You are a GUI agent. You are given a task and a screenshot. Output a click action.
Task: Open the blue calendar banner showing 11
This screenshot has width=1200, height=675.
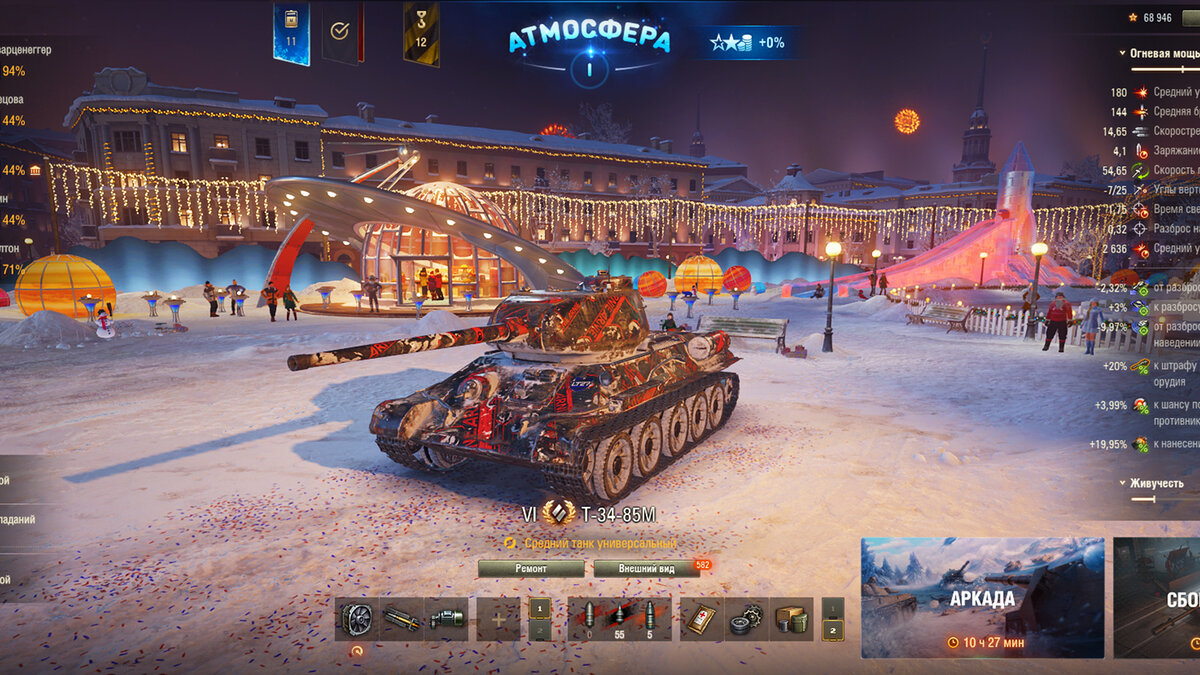[x=291, y=33]
